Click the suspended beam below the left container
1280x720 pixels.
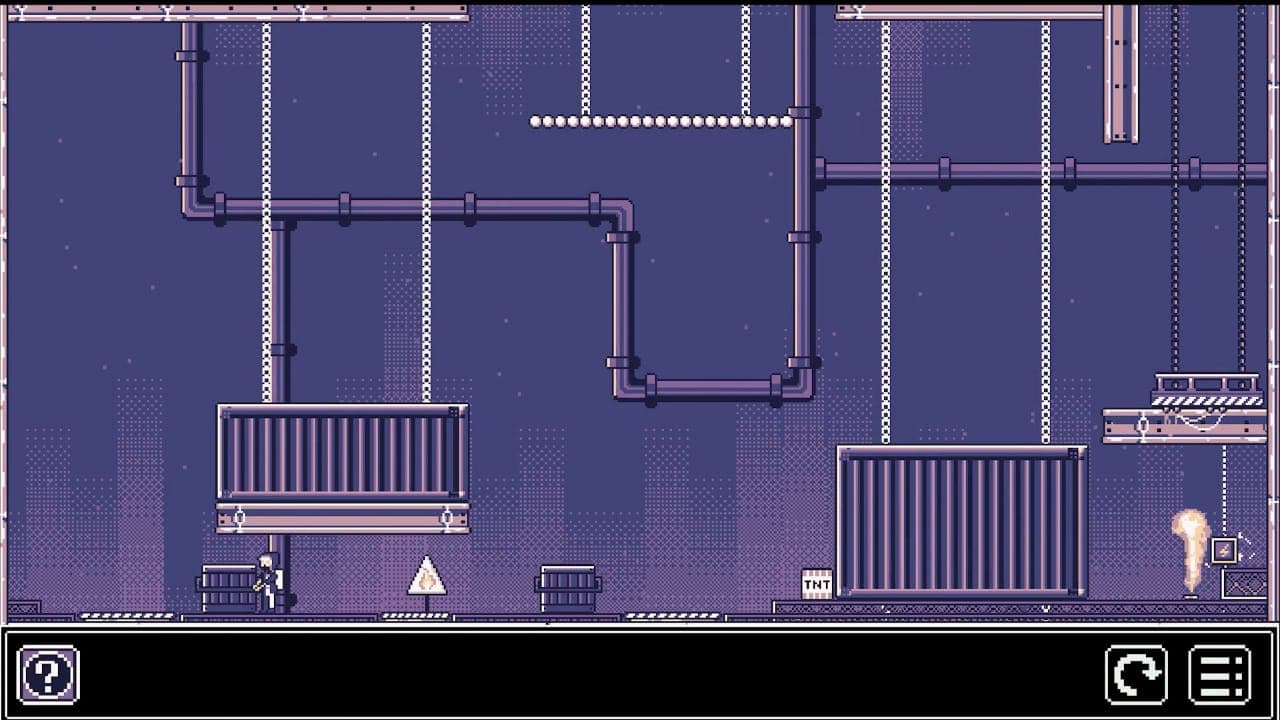[340, 515]
